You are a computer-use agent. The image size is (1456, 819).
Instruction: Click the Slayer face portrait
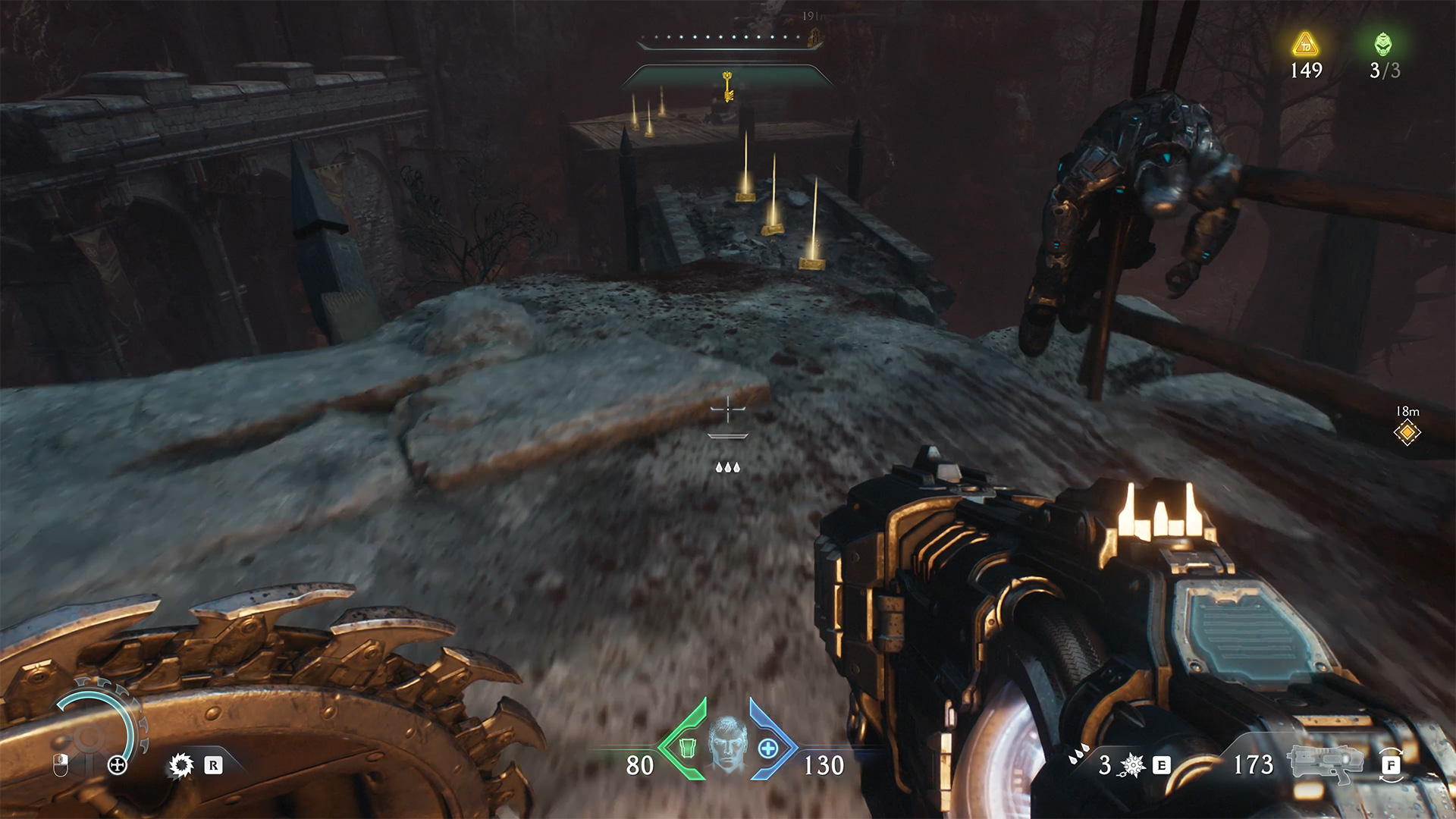(727, 744)
